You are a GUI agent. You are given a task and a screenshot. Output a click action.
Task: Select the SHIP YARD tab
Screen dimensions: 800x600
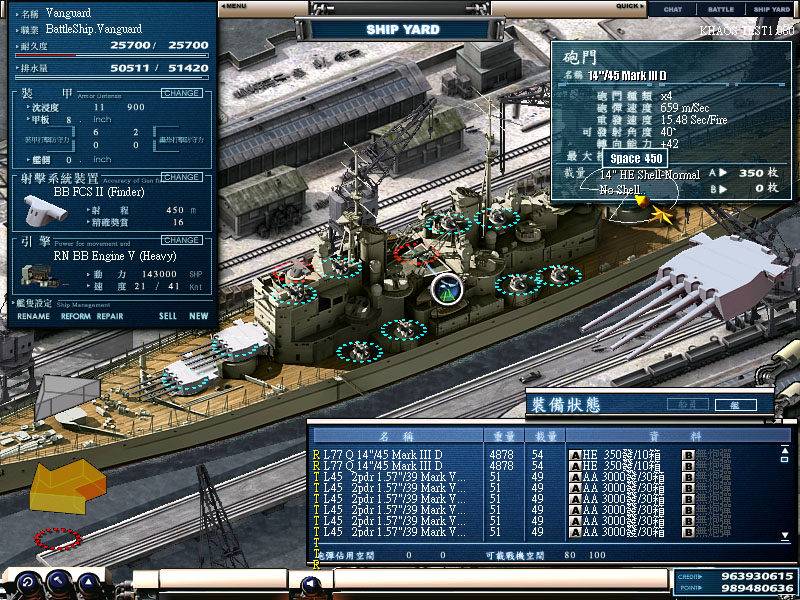tap(771, 9)
